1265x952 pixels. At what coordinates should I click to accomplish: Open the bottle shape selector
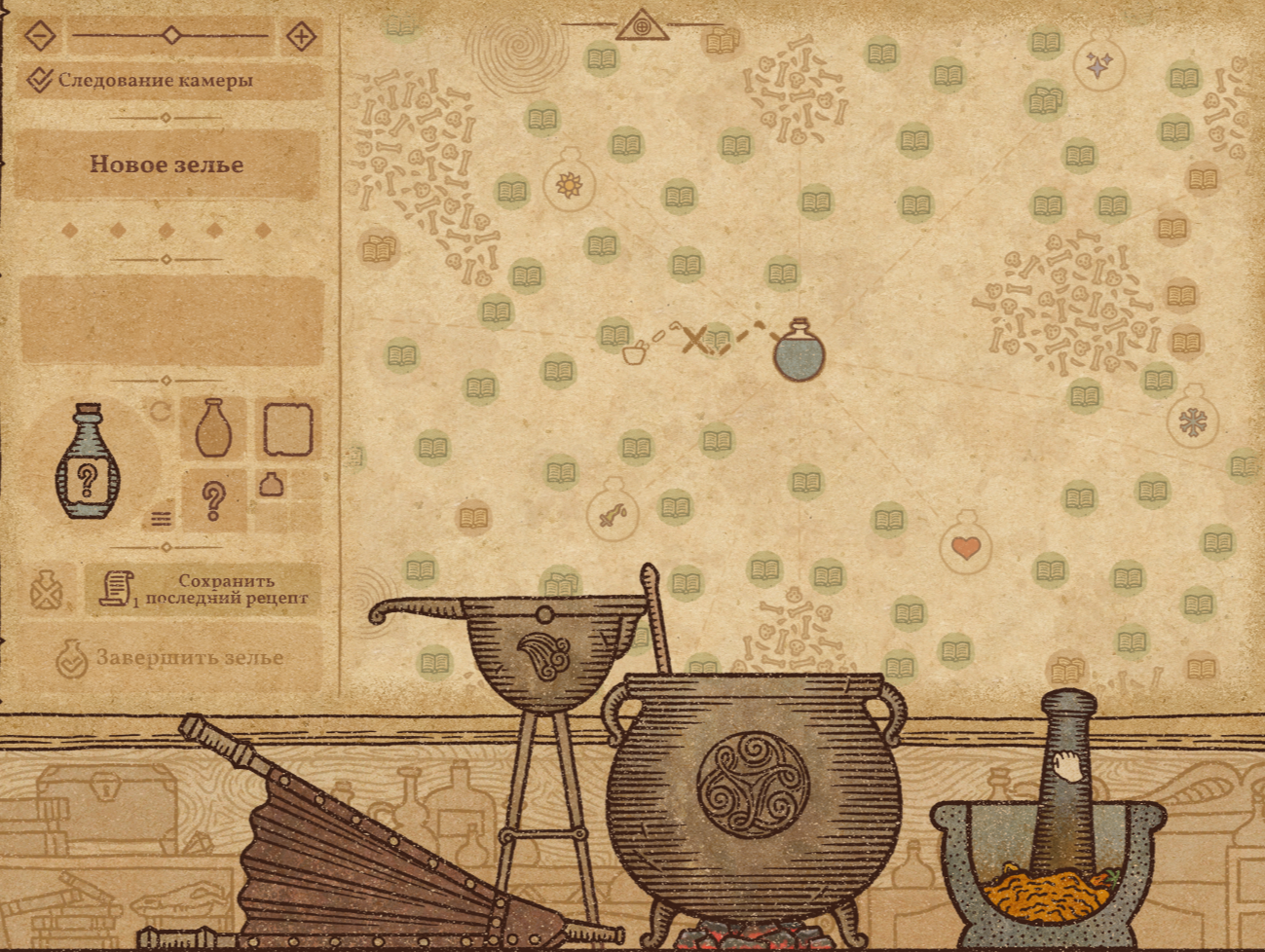point(212,427)
